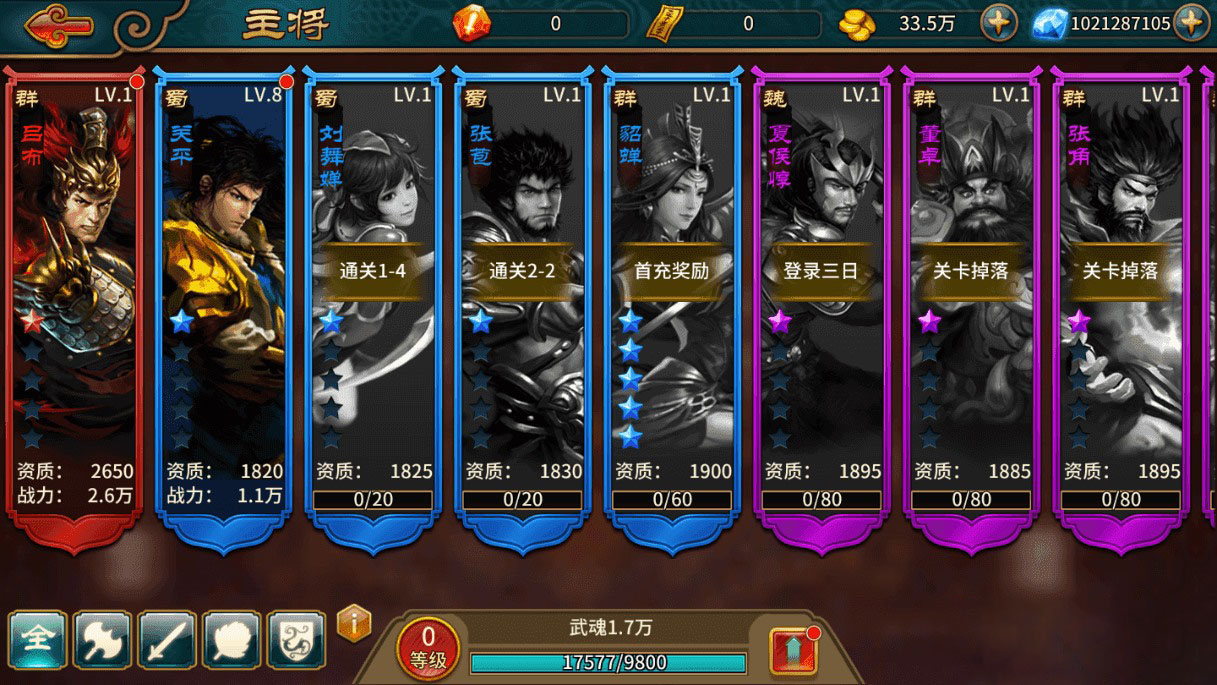Filter heroes by the dragon shield icon
The height and width of the screenshot is (685, 1217).
pos(296,639)
